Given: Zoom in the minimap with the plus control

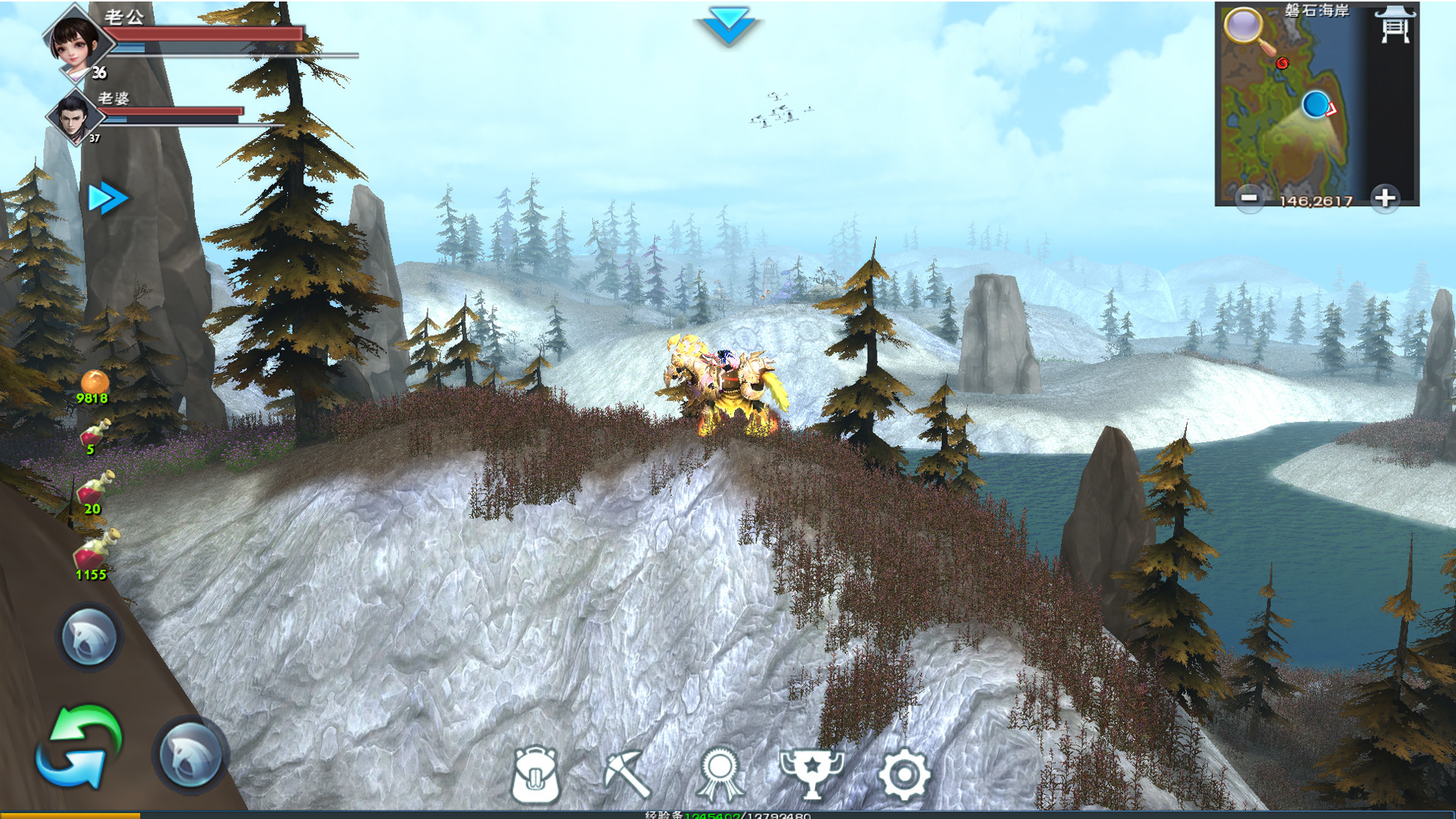Looking at the screenshot, I should tap(1385, 198).
